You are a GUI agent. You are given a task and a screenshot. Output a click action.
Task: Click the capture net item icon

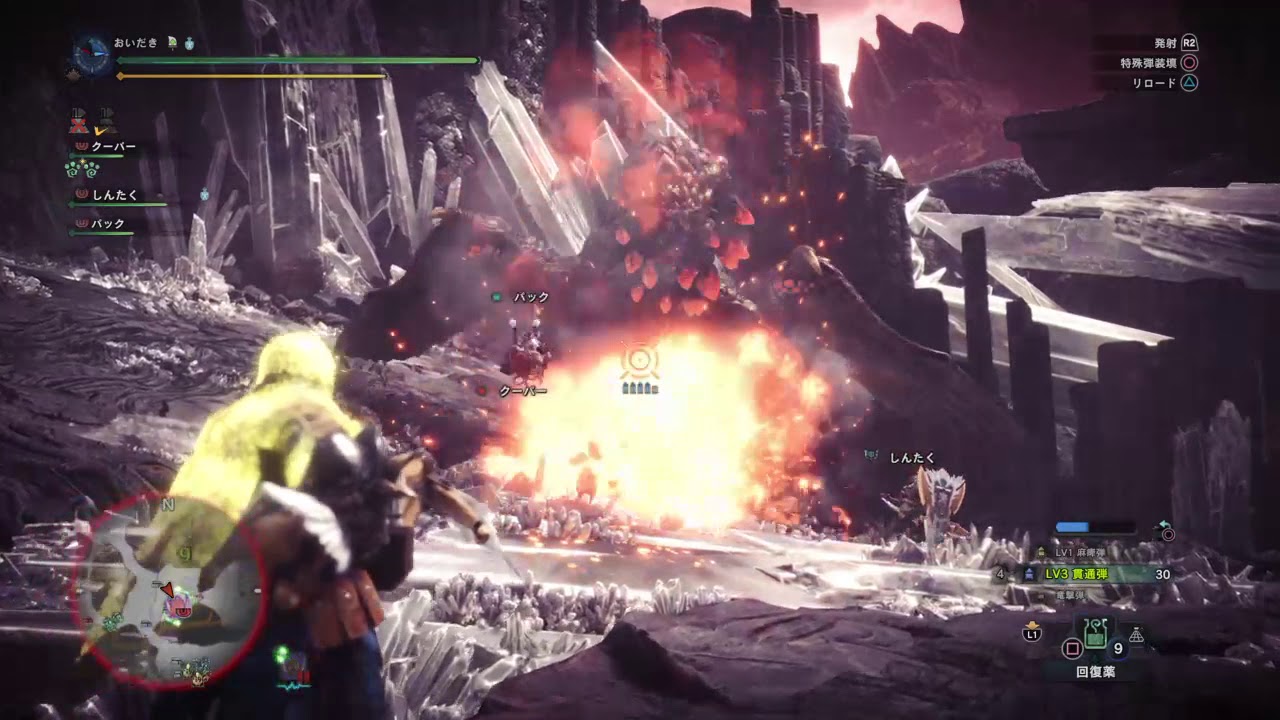click(x=1137, y=634)
